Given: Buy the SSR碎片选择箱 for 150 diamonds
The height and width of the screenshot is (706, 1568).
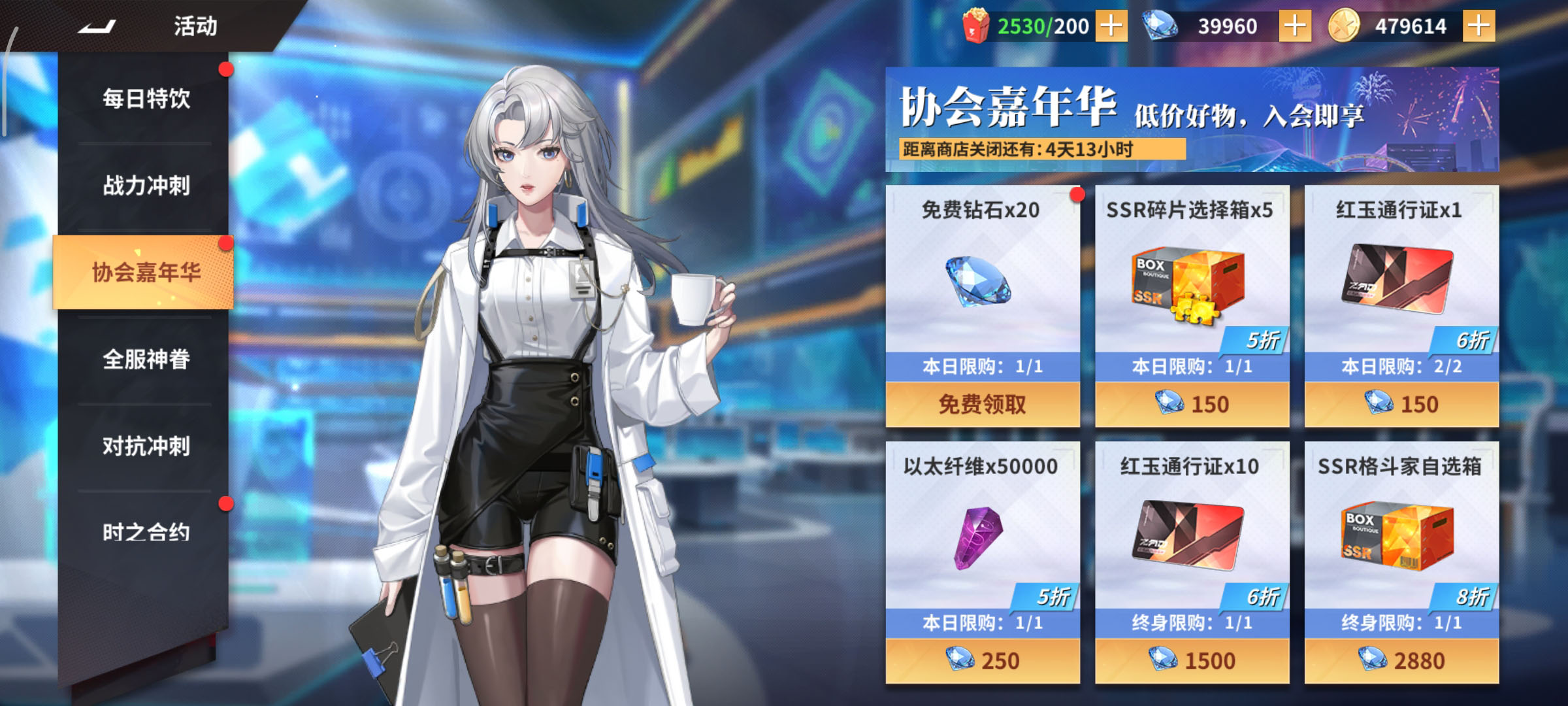Looking at the screenshot, I should 1189,404.
